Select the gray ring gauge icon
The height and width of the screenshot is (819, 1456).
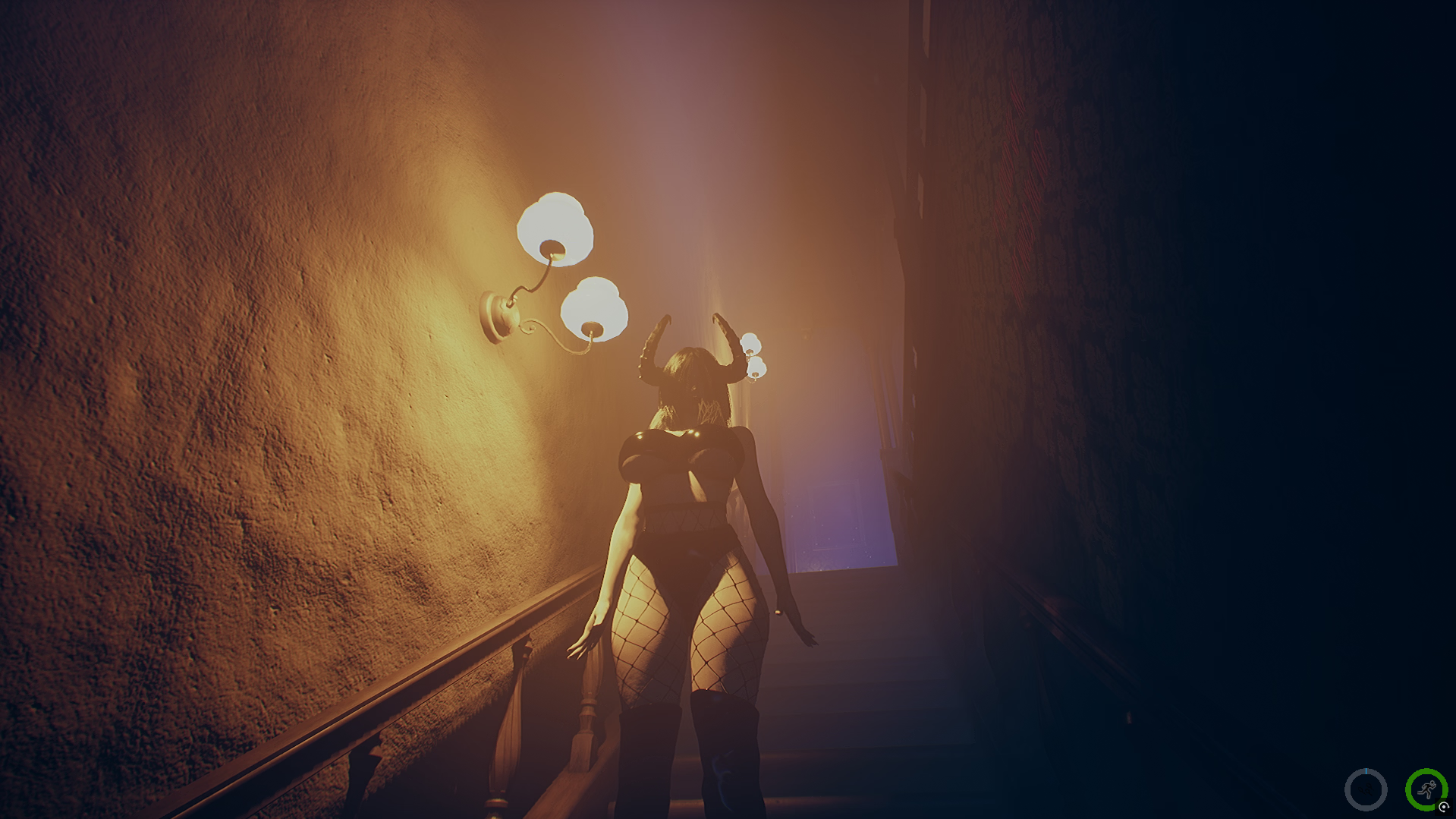pos(1366,790)
